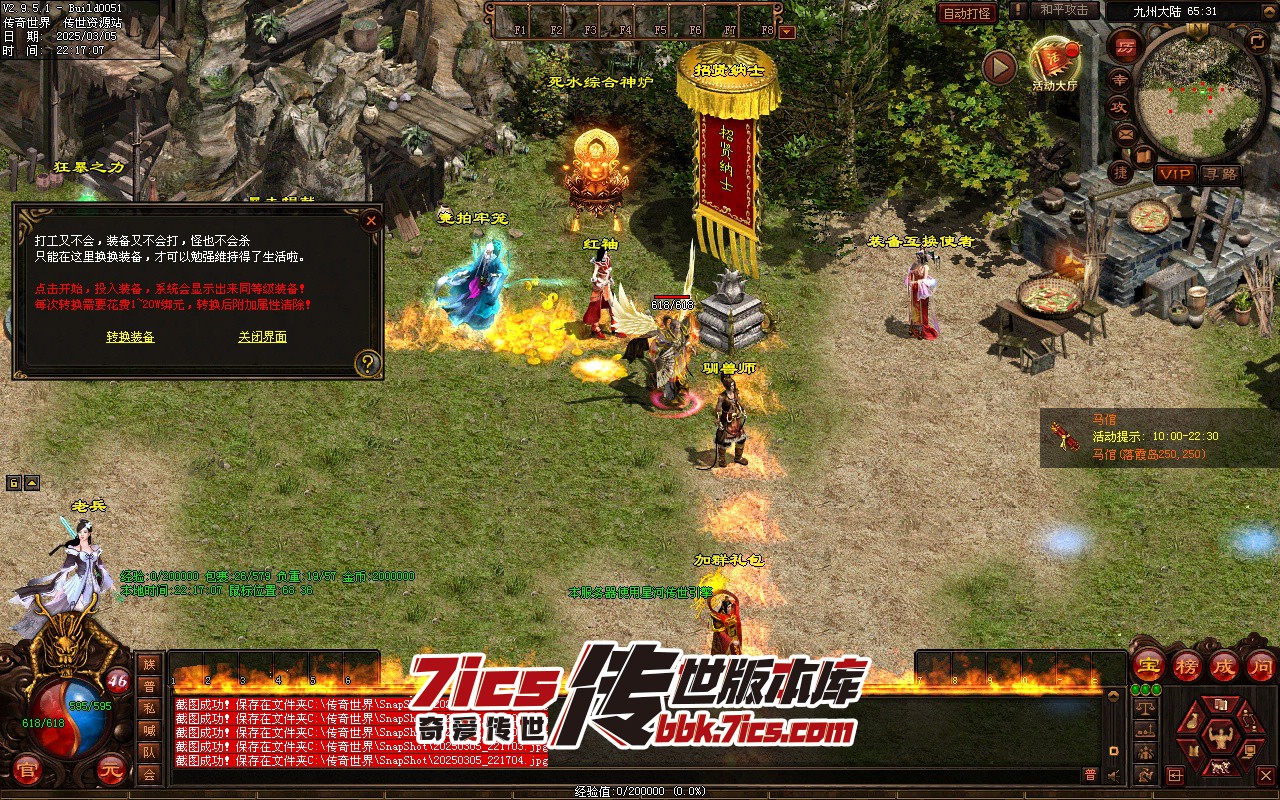This screenshot has width=1280, height=800.
Task: Open the character panel muscular figure icon
Action: click(x=1218, y=738)
